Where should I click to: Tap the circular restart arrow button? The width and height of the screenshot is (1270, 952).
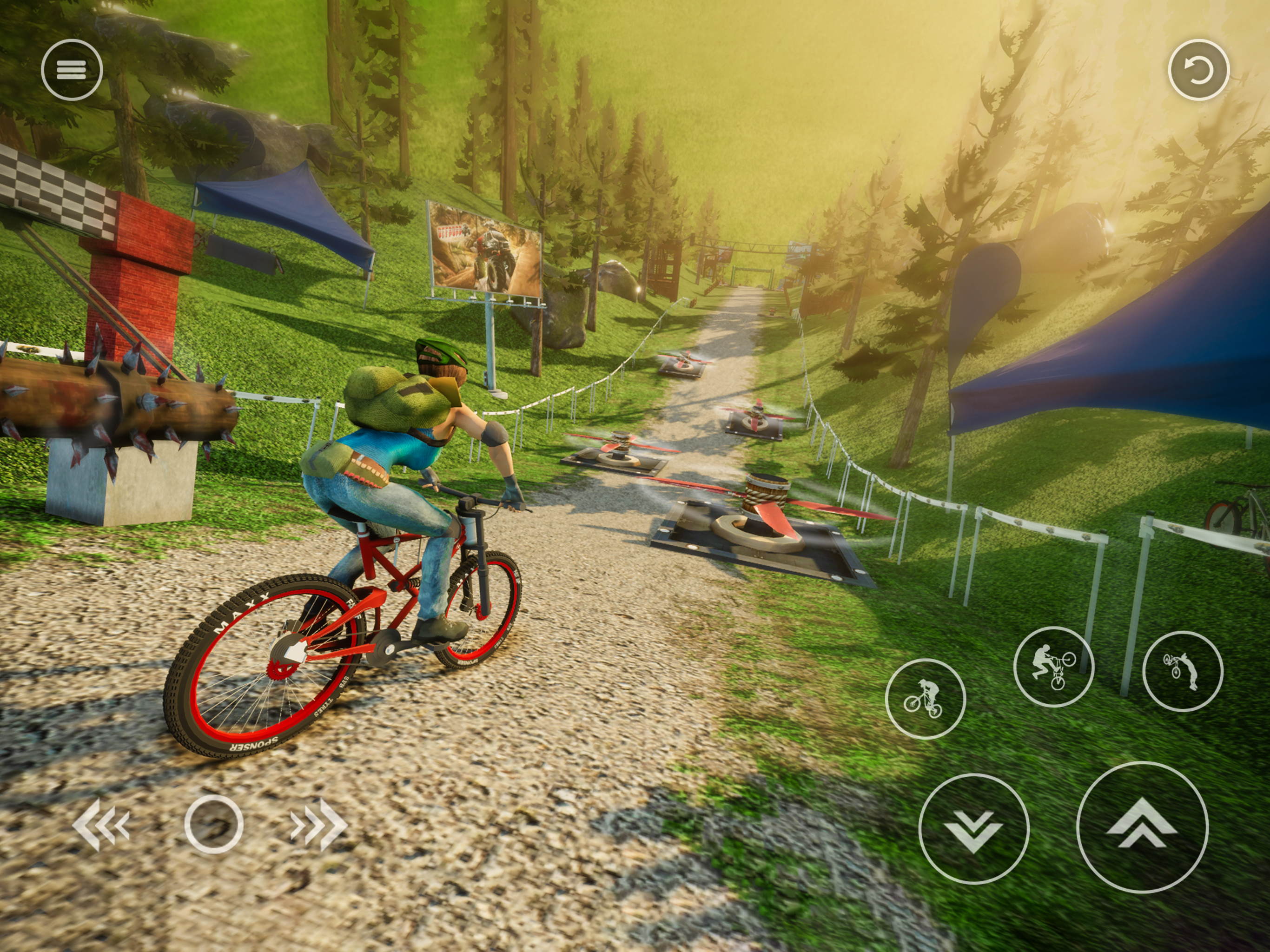[1198, 70]
